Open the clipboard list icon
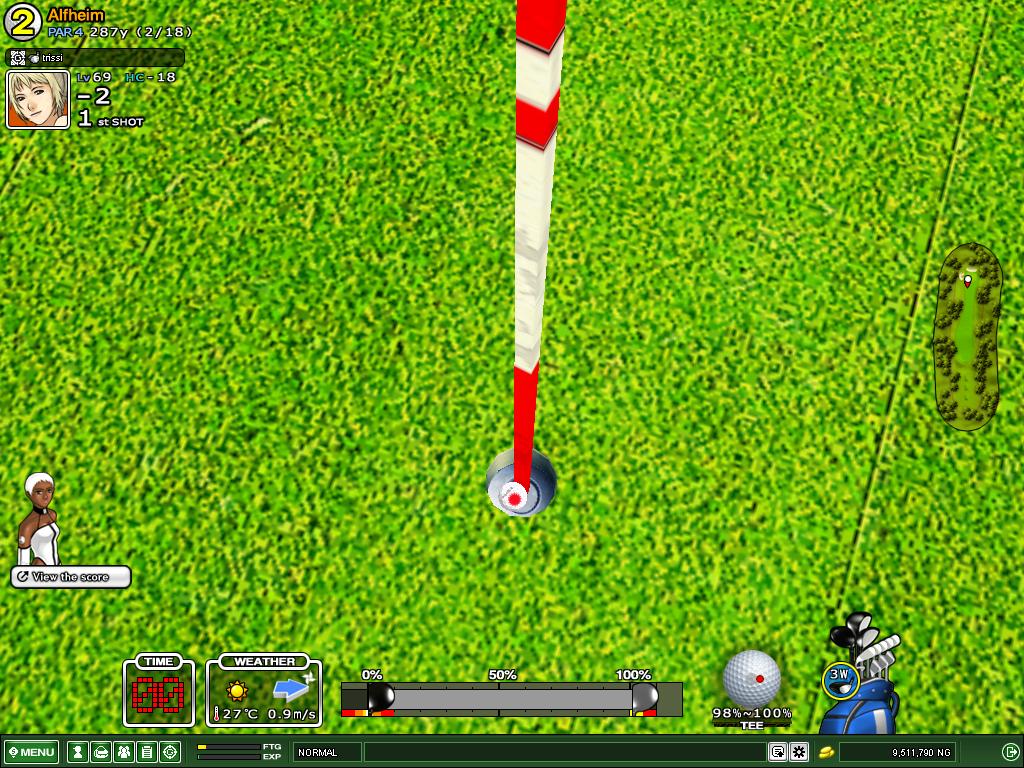This screenshot has width=1024, height=768. [x=146, y=752]
